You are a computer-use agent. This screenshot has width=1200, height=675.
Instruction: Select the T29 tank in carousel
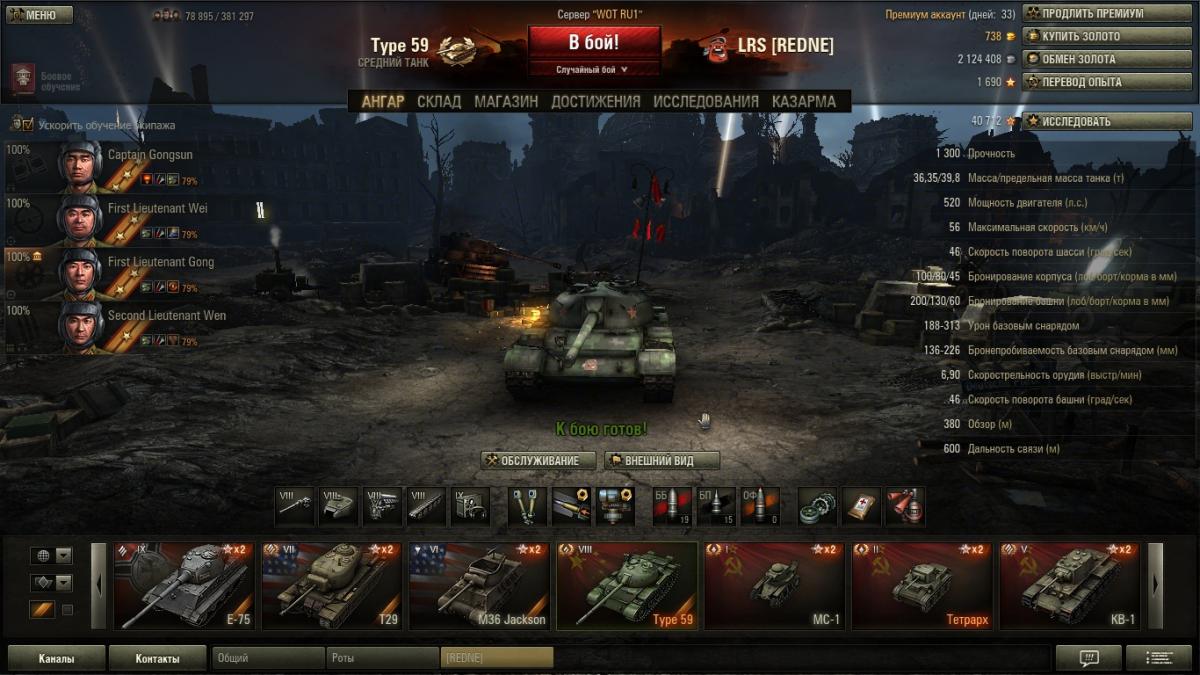tap(331, 586)
